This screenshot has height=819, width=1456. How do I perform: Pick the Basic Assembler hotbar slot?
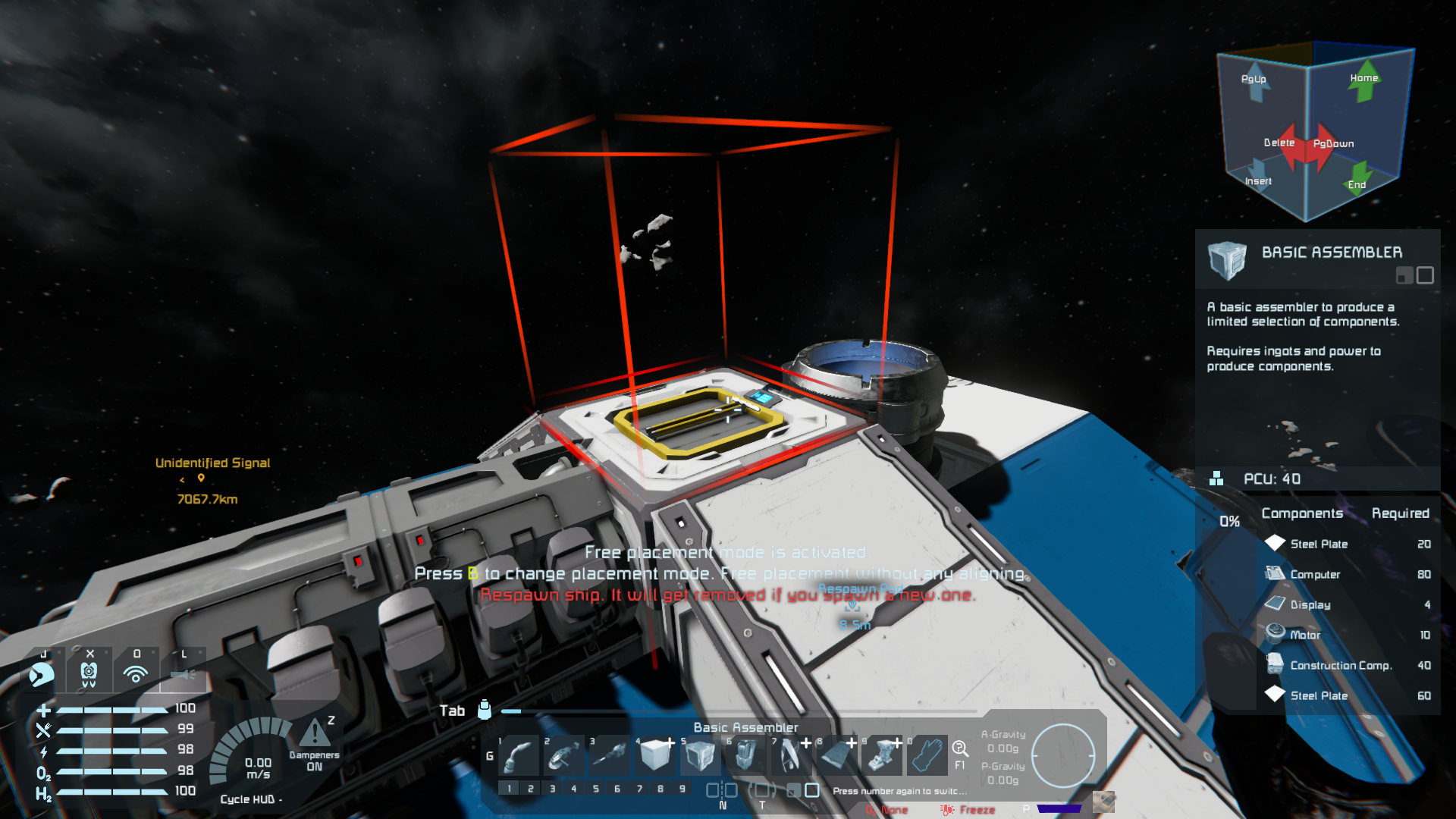click(x=701, y=755)
